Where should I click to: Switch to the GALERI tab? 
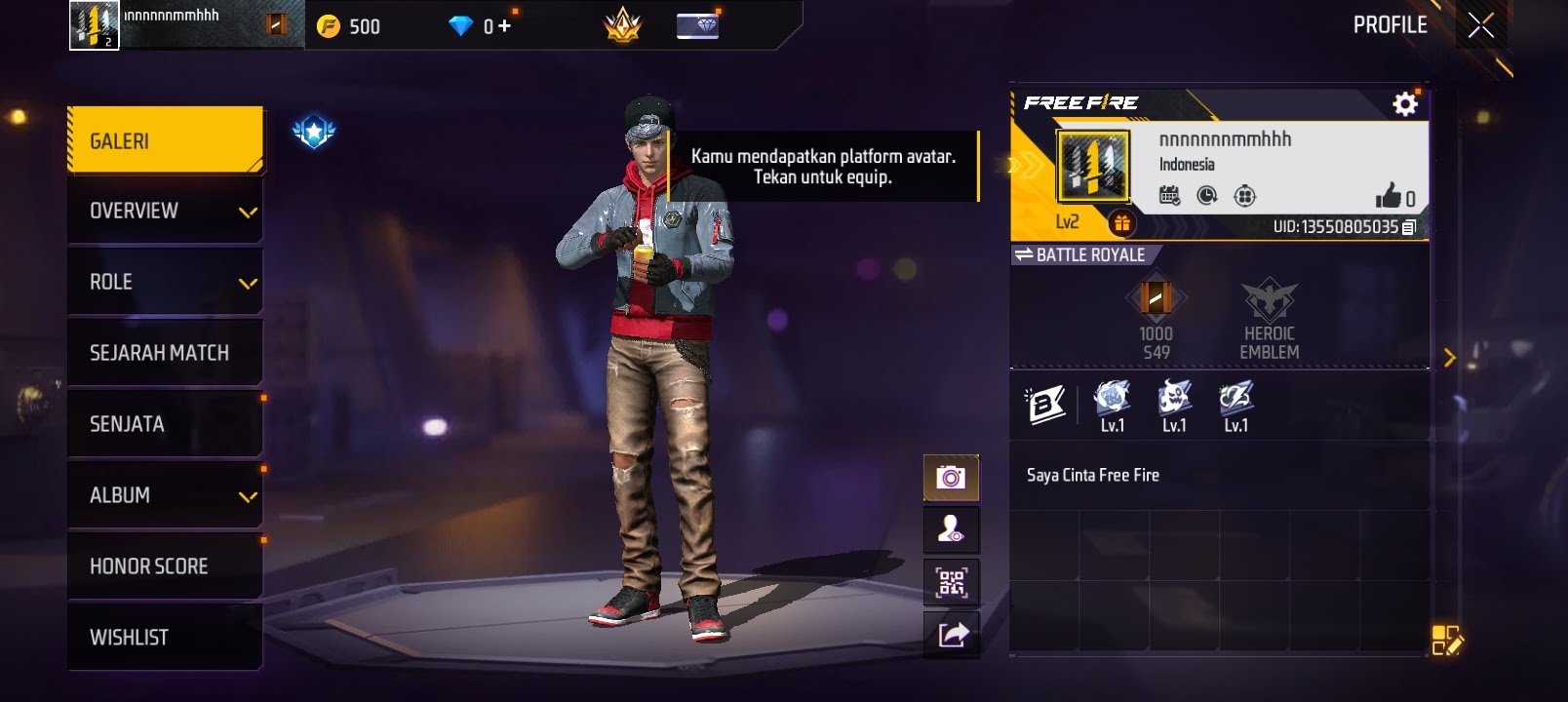point(164,139)
